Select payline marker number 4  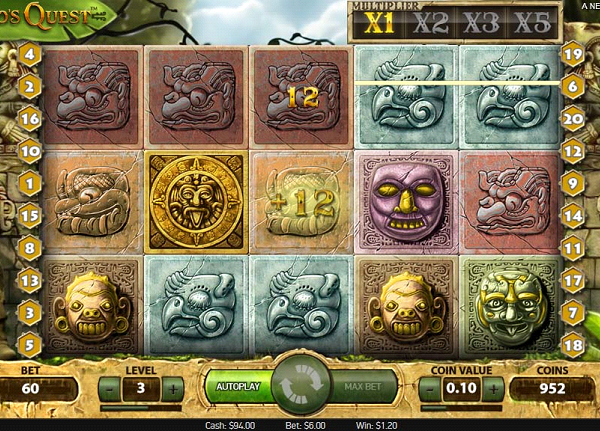29,54
